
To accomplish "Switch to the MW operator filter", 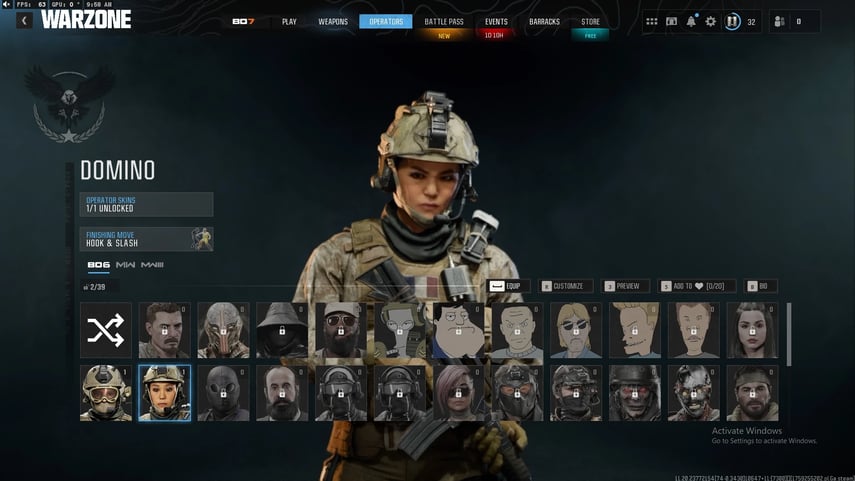I will pos(125,265).
